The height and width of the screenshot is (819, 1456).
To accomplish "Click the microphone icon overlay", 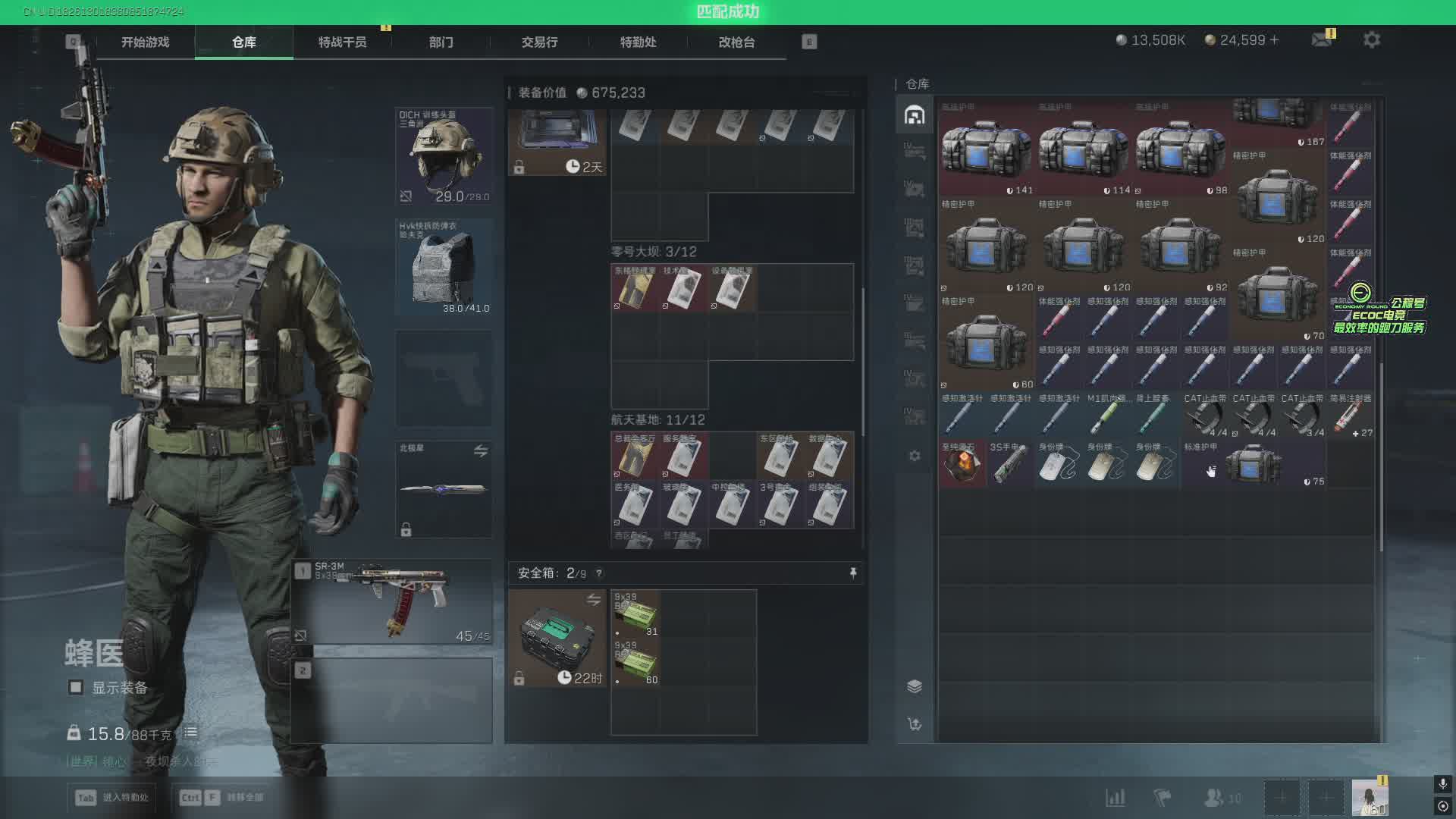I will coord(1442,783).
